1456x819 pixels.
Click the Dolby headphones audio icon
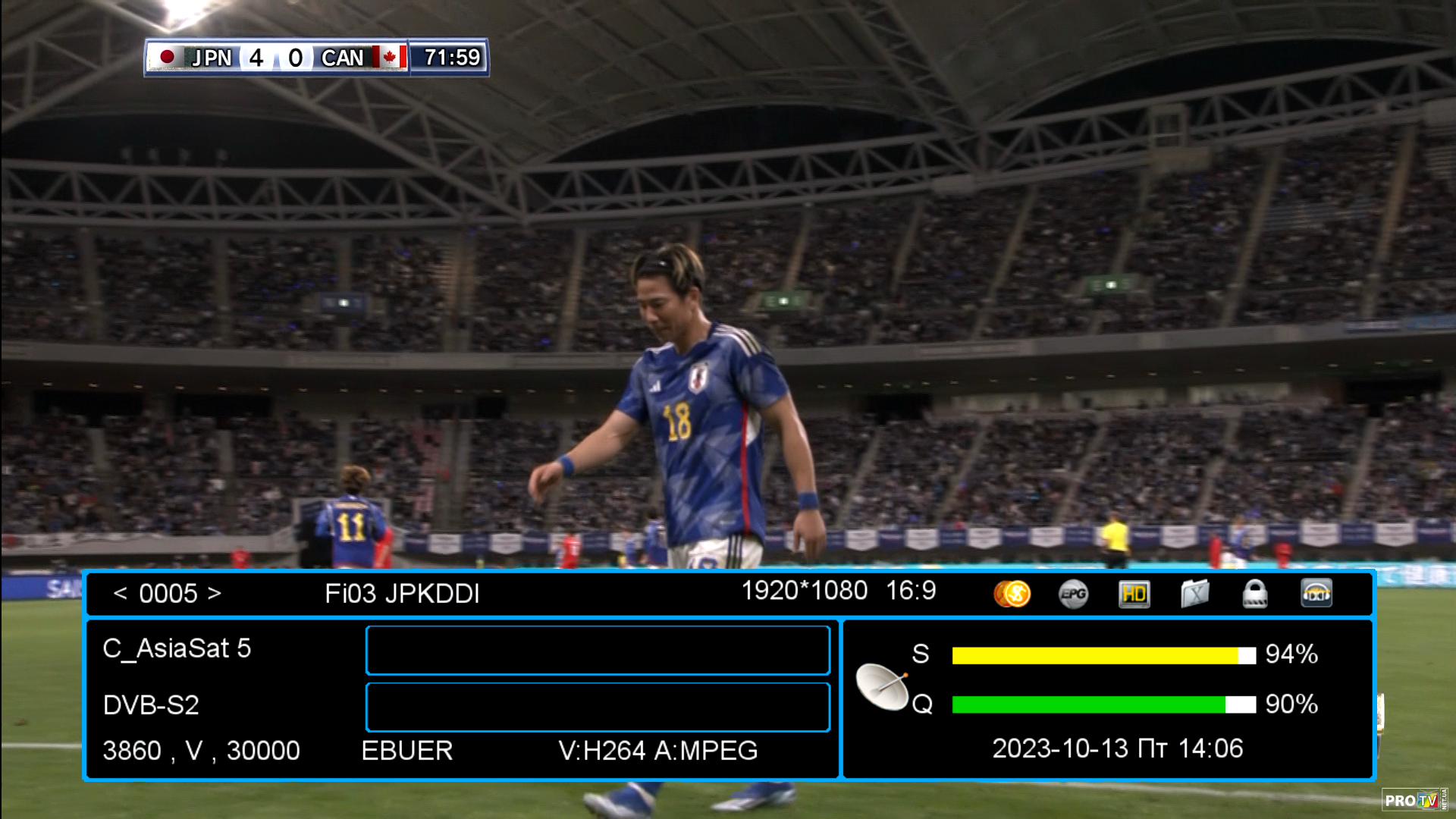tap(1316, 594)
